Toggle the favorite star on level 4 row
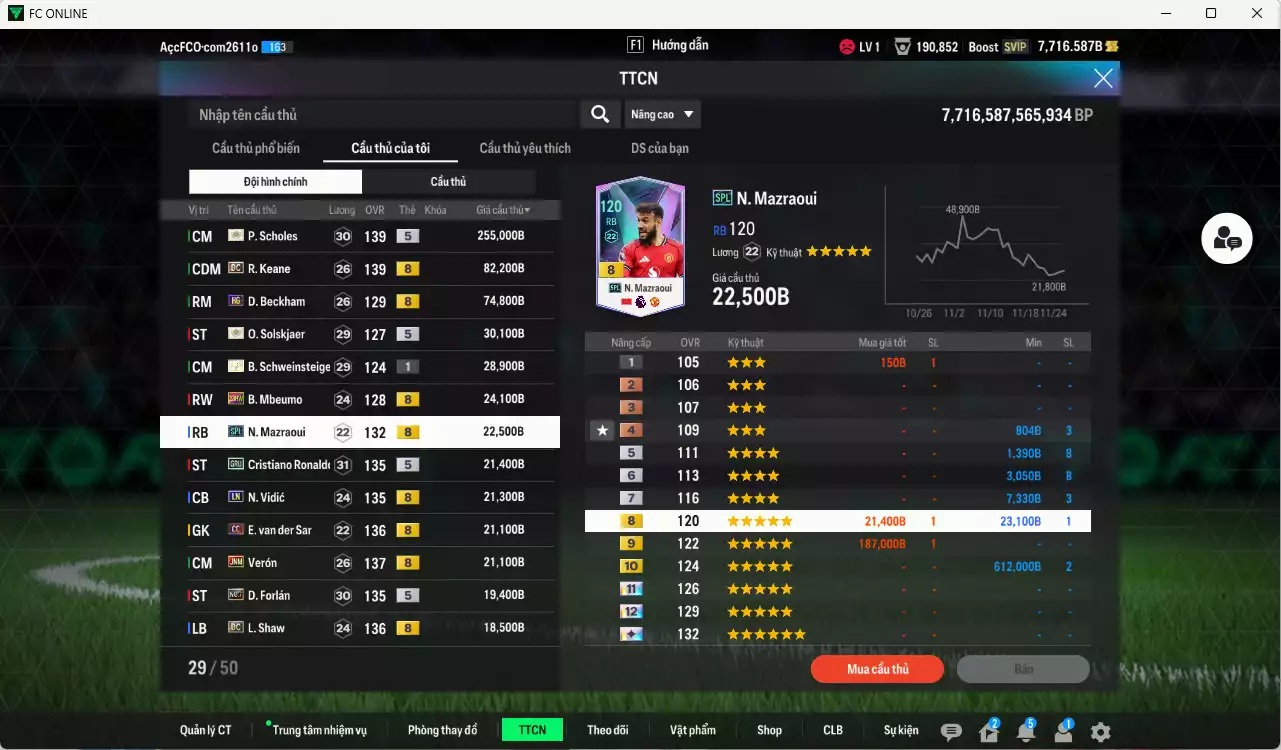Image resolution: width=1281 pixels, height=750 pixels. pyautogui.click(x=601, y=430)
